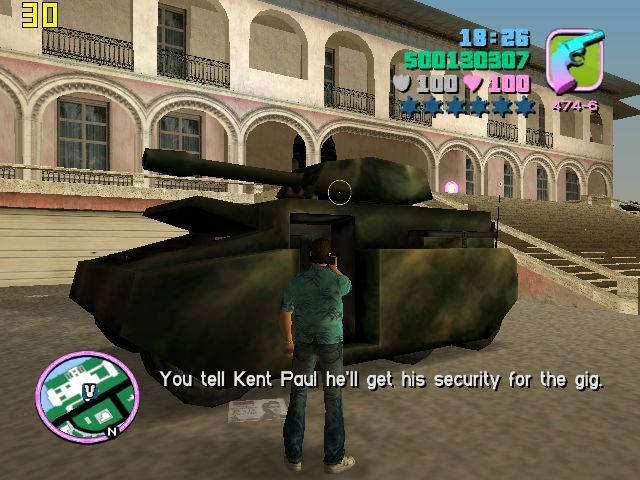
Task: Open the circular radar minimap
Action: [x=87, y=392]
